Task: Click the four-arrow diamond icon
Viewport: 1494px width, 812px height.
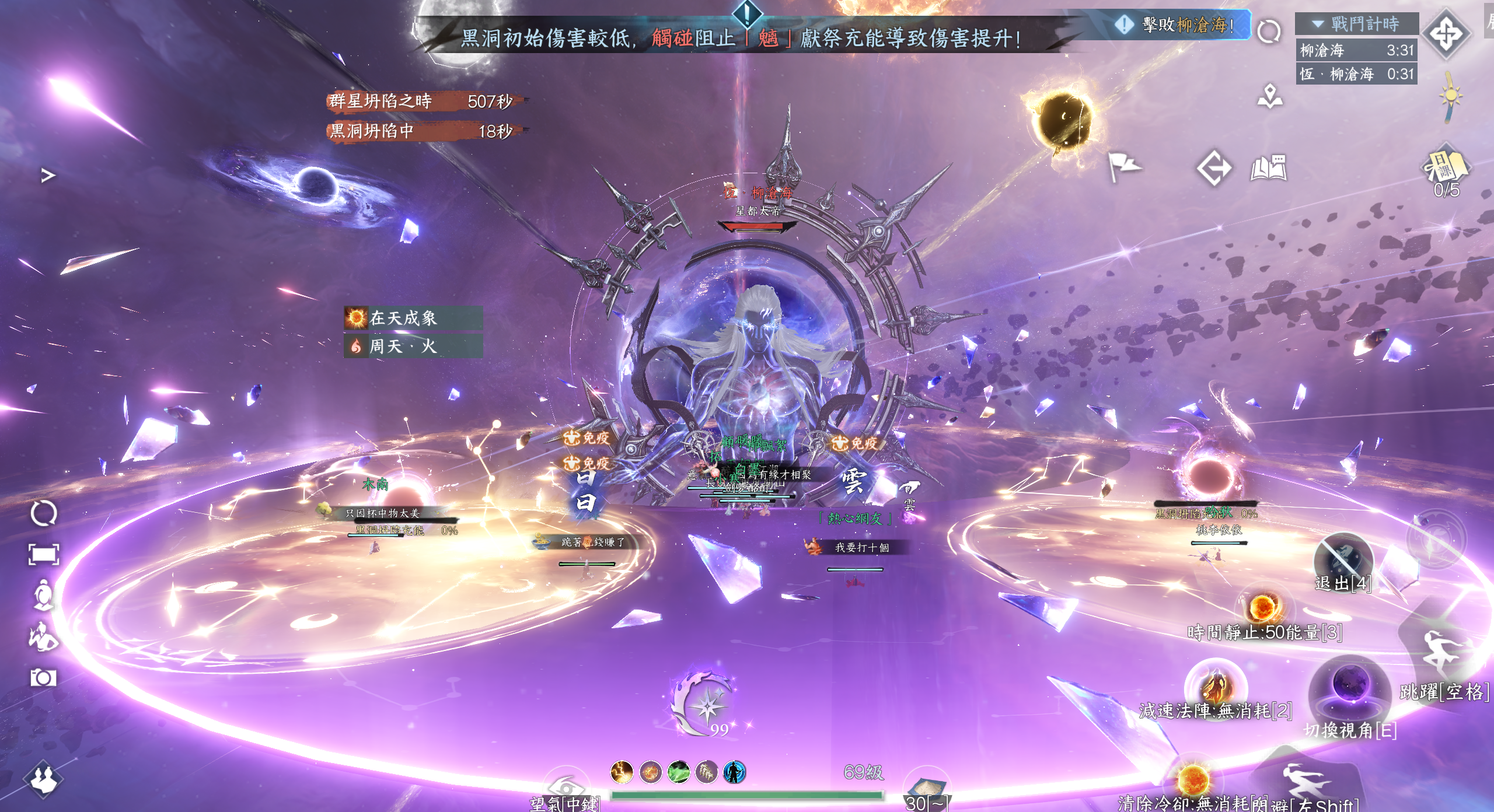Action: click(x=1446, y=33)
